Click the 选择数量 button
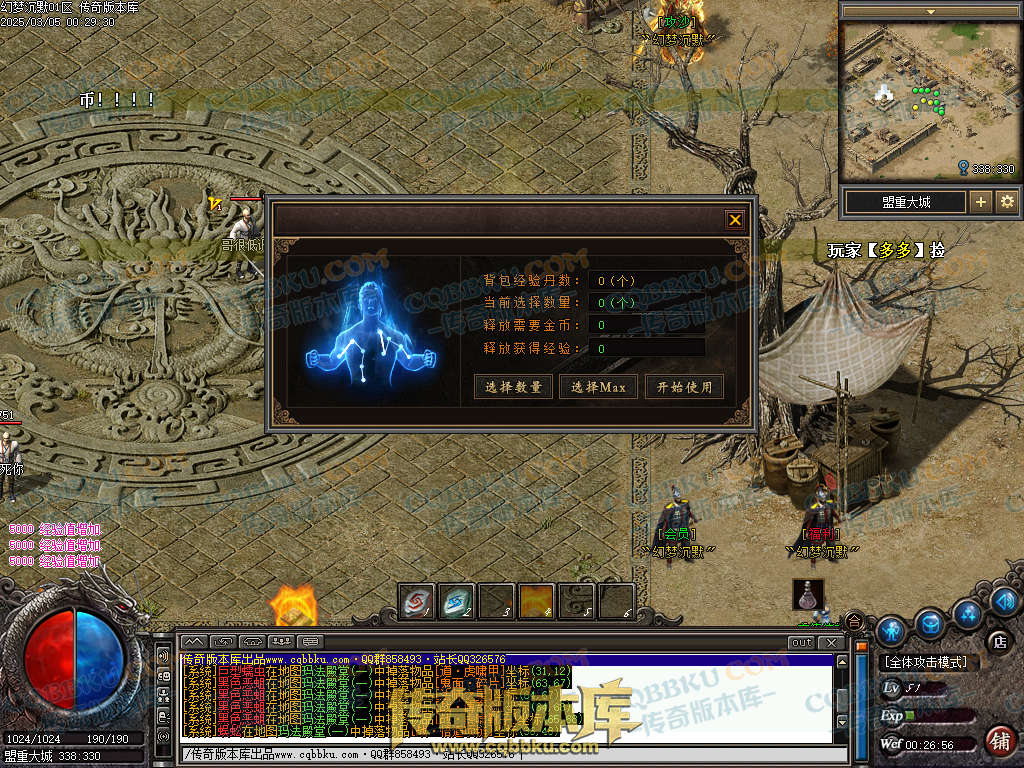This screenshot has width=1024, height=768. point(513,387)
